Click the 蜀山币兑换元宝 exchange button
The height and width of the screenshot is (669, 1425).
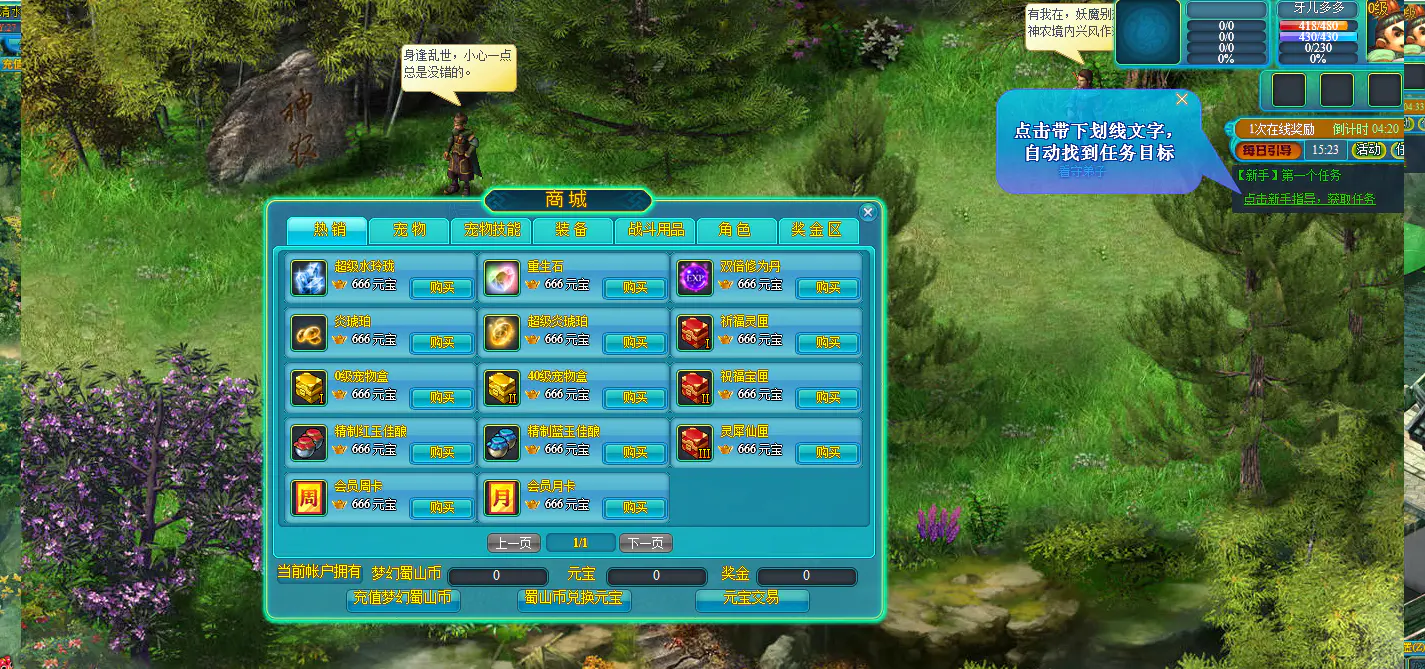tap(574, 599)
